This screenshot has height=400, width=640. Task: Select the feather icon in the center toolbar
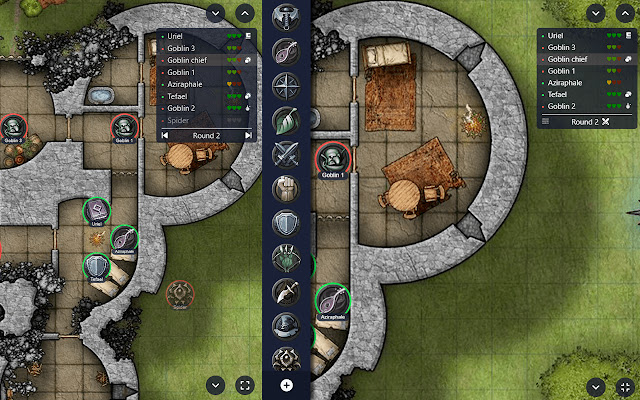[x=286, y=51]
